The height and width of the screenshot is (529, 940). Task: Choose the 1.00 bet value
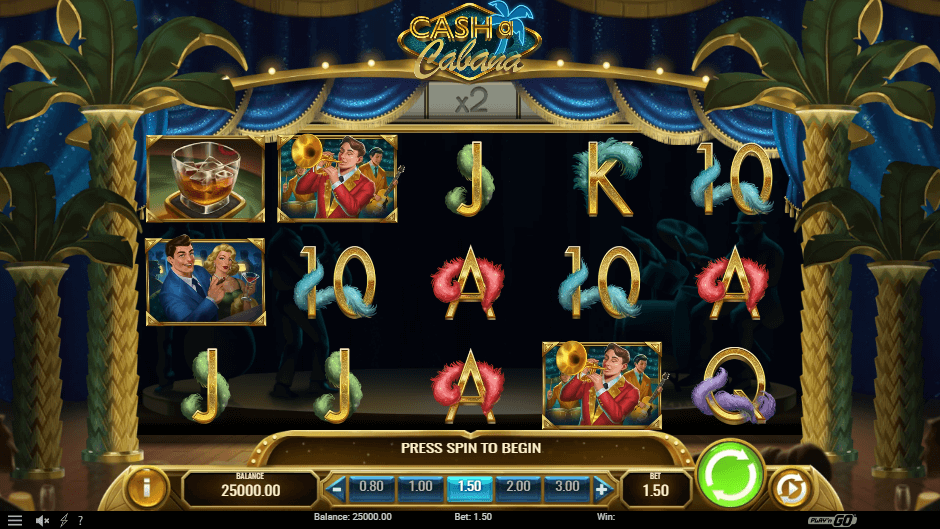(x=420, y=487)
